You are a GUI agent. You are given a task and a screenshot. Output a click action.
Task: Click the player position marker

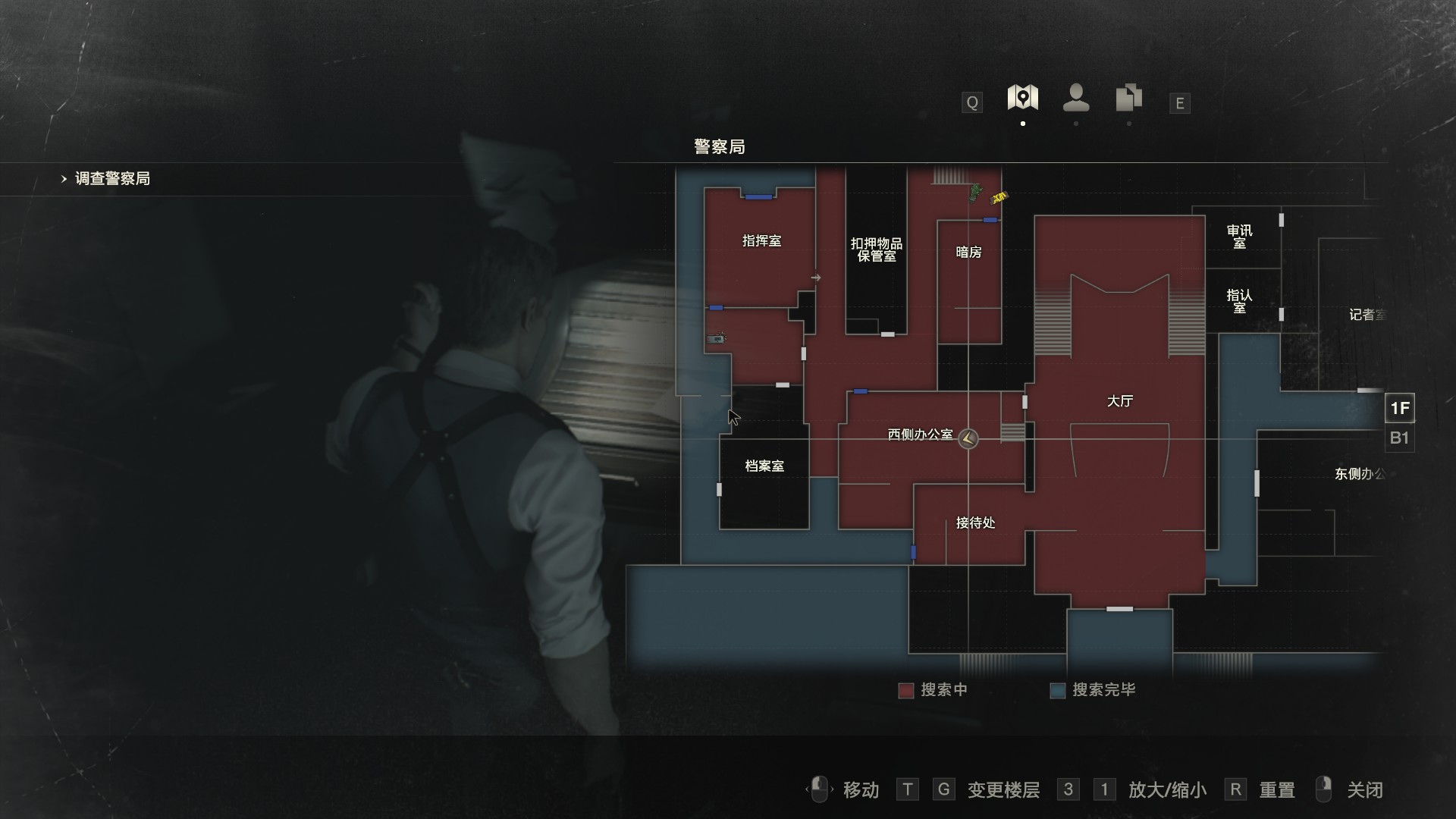(x=968, y=438)
